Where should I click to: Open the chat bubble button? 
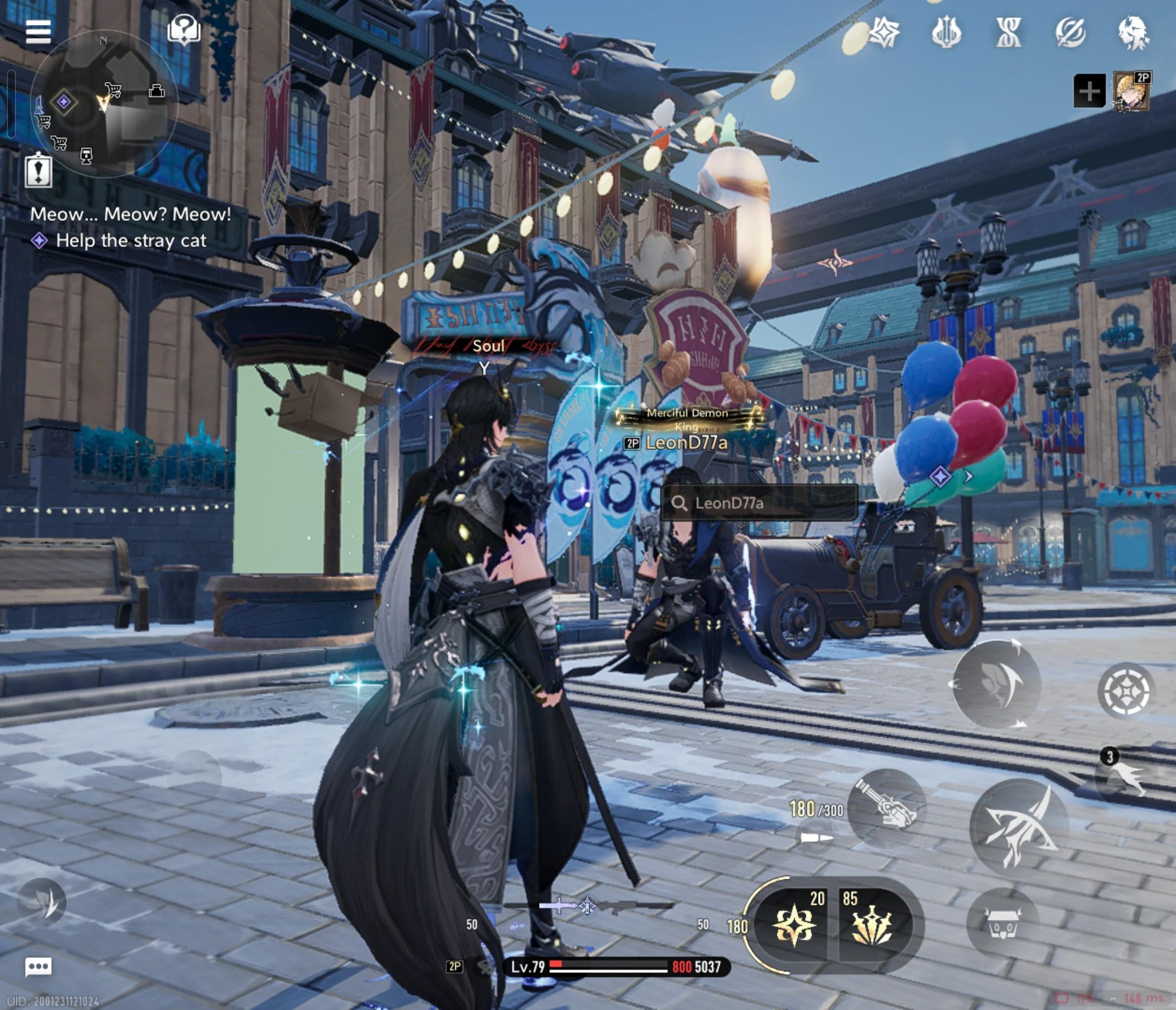[38, 966]
